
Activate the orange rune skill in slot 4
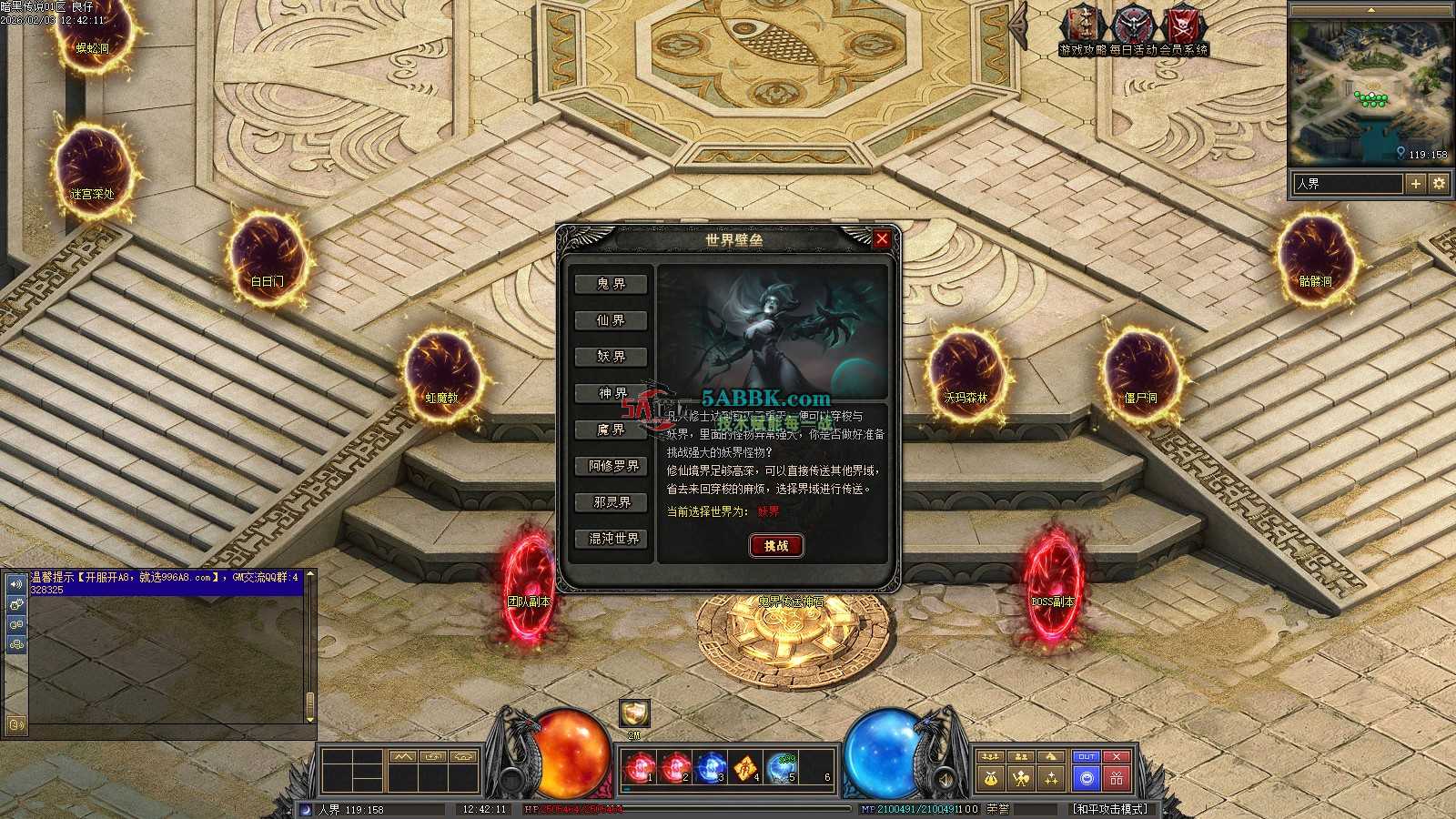[746, 769]
